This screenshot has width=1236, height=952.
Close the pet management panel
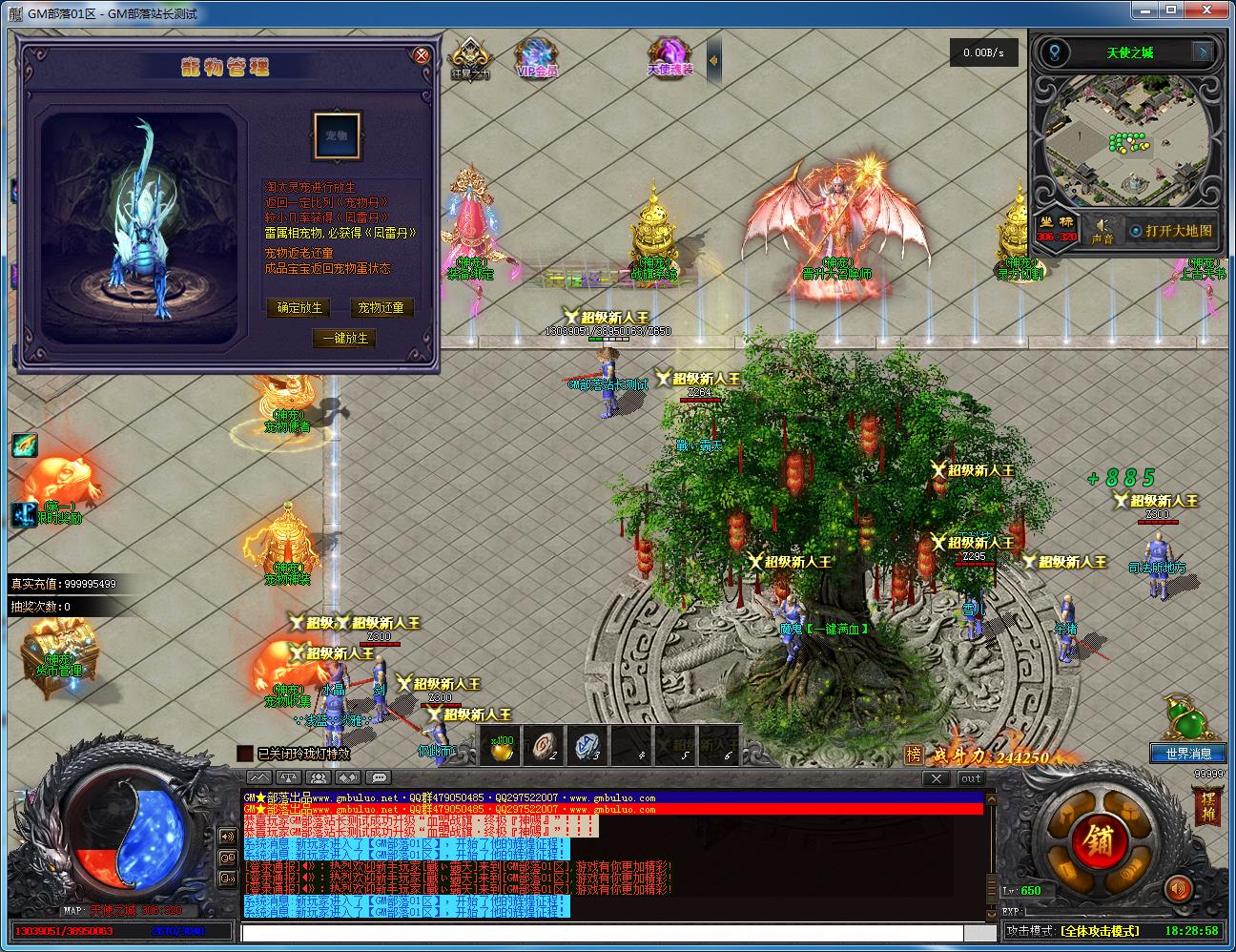pos(422,55)
